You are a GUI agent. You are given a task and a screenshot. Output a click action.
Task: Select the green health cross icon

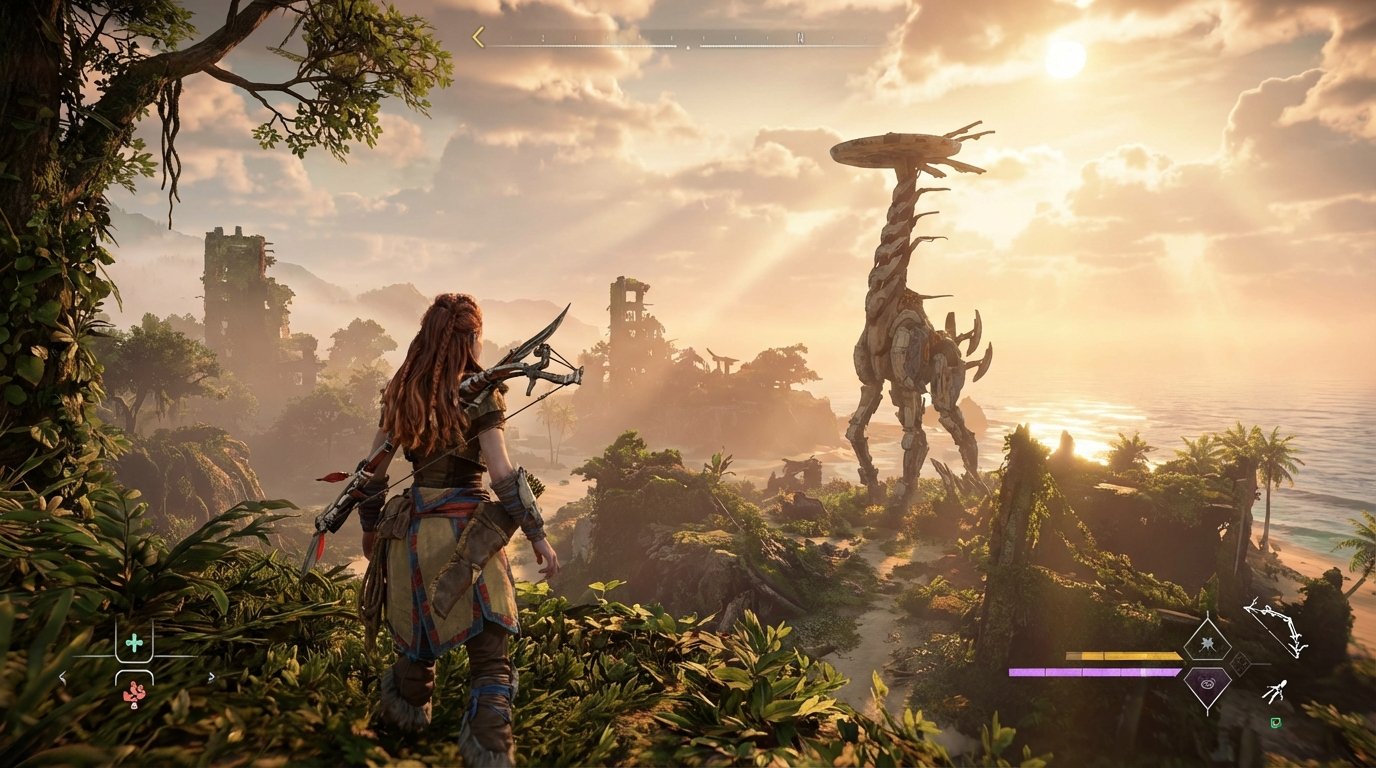[x=134, y=643]
